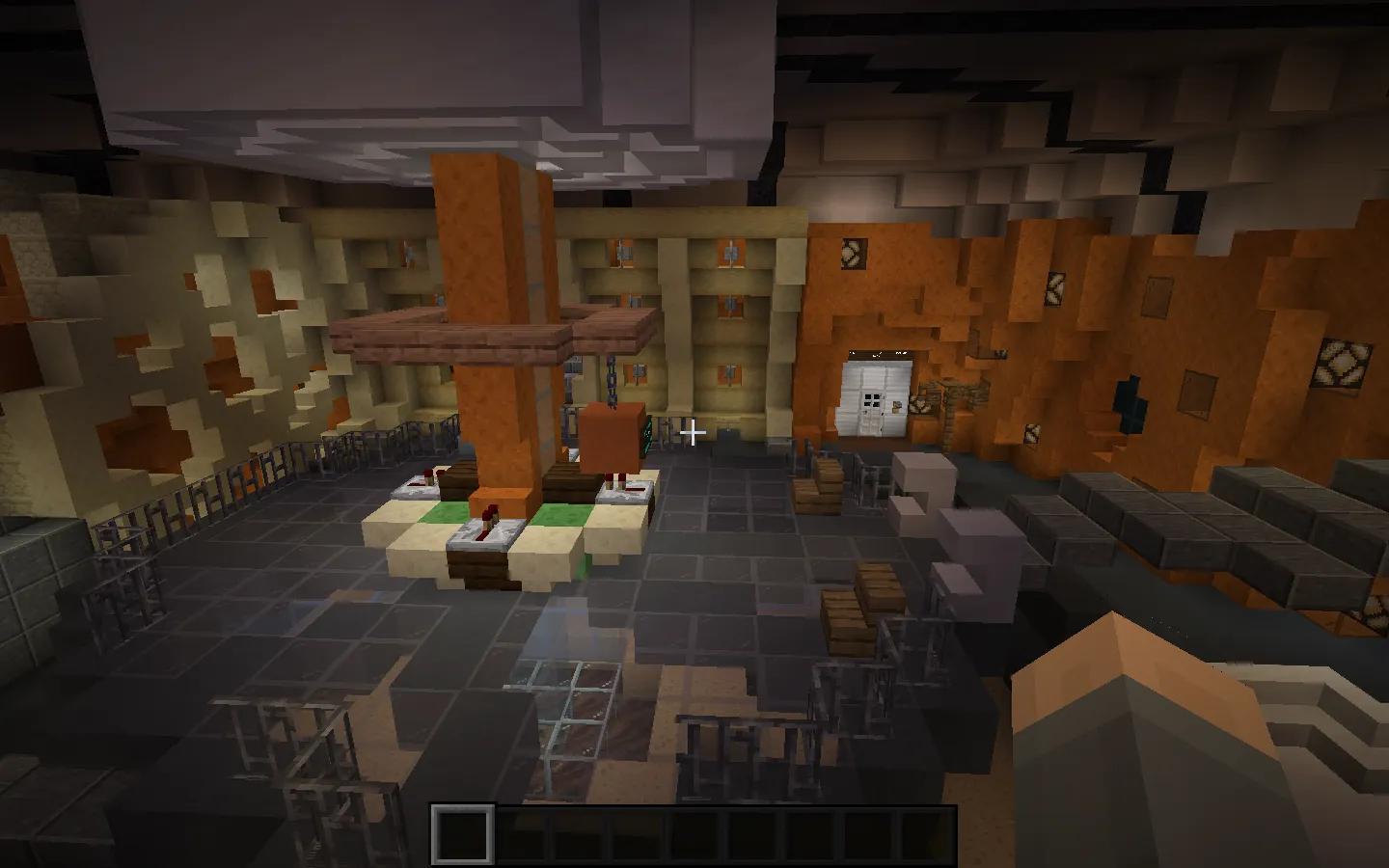Image resolution: width=1389 pixels, height=868 pixels.
Task: Select the highlighted hotbar slot
Action: [462, 834]
